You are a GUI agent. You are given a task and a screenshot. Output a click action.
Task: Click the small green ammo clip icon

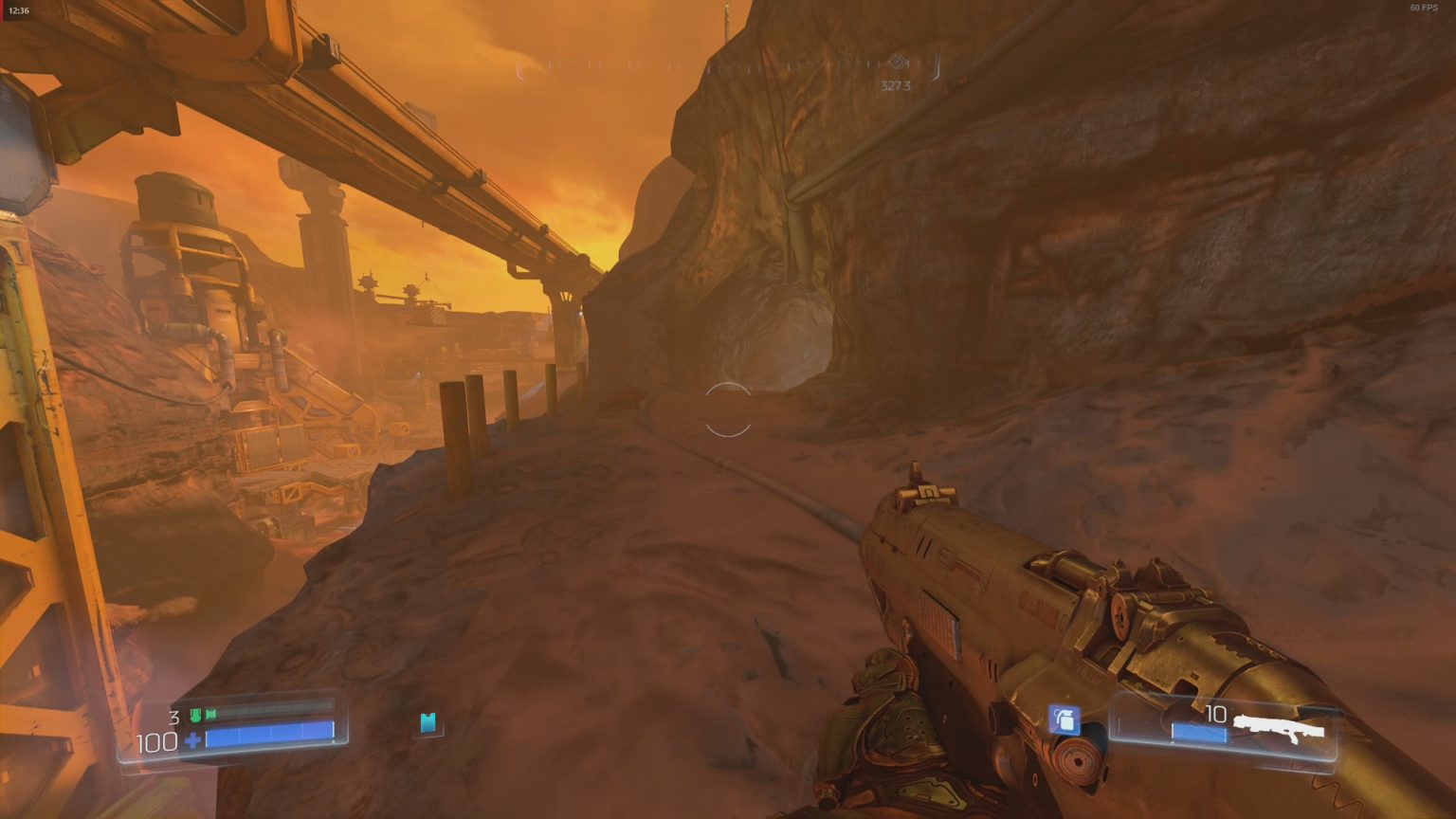tap(210, 716)
